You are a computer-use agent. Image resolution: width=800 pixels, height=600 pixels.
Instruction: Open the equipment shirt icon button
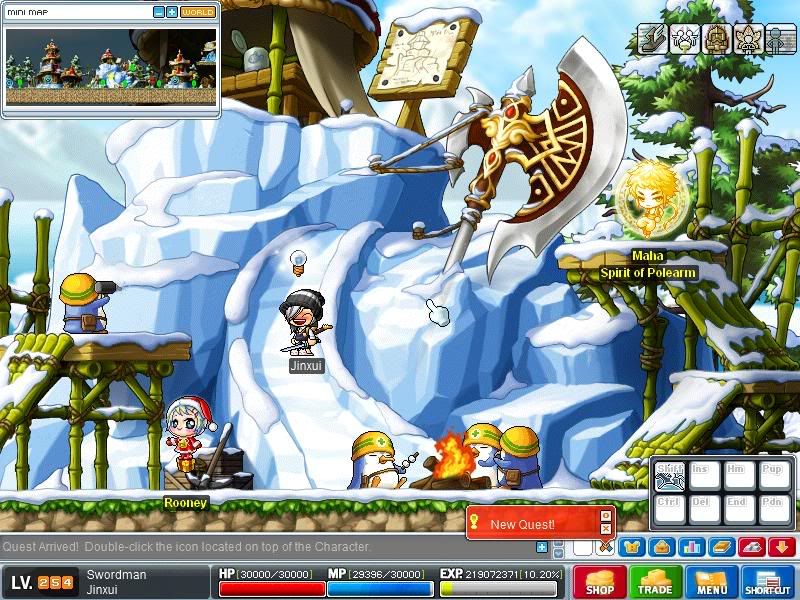(631, 547)
